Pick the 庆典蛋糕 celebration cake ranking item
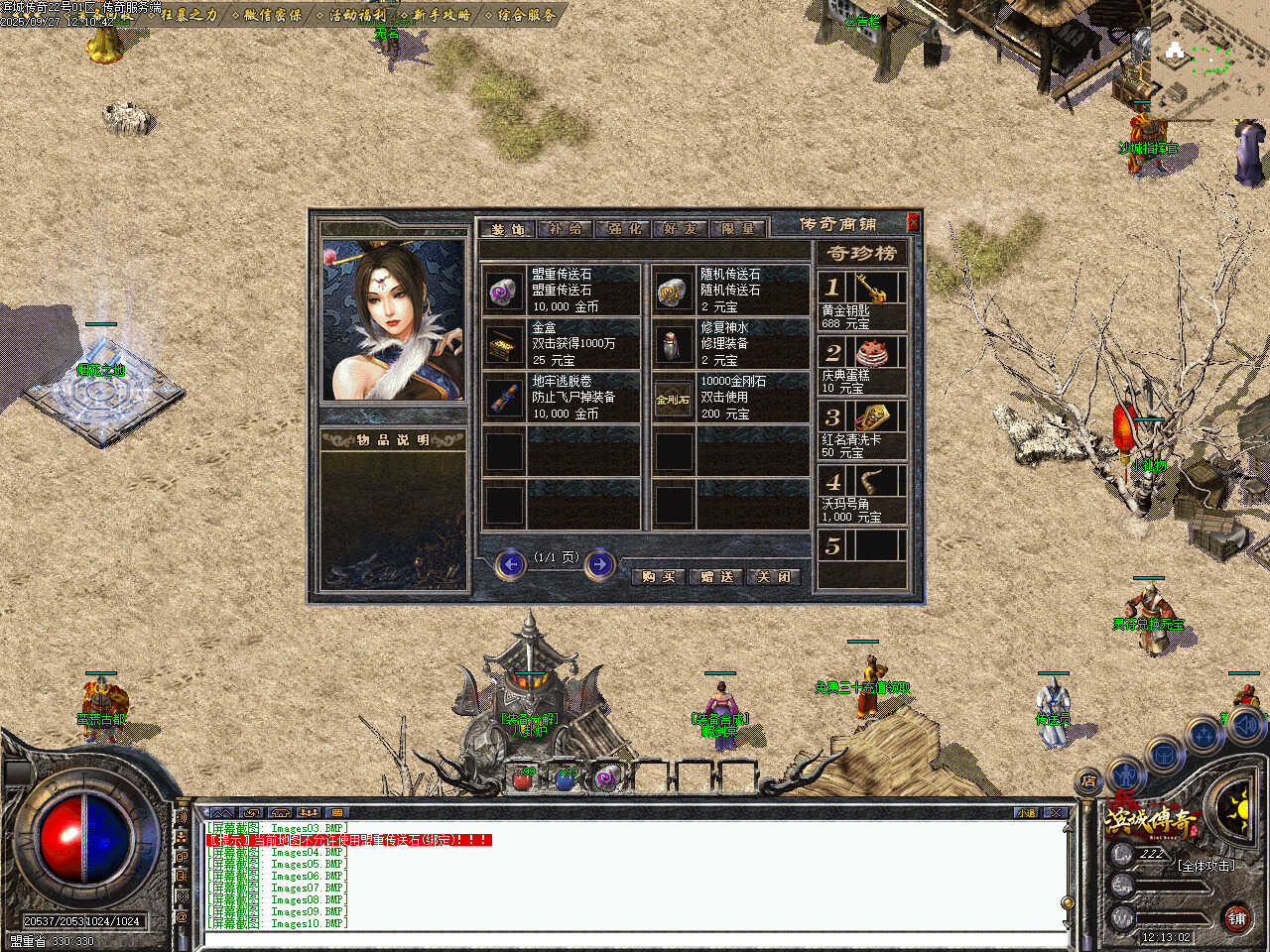This screenshot has height=952, width=1270. (x=861, y=365)
